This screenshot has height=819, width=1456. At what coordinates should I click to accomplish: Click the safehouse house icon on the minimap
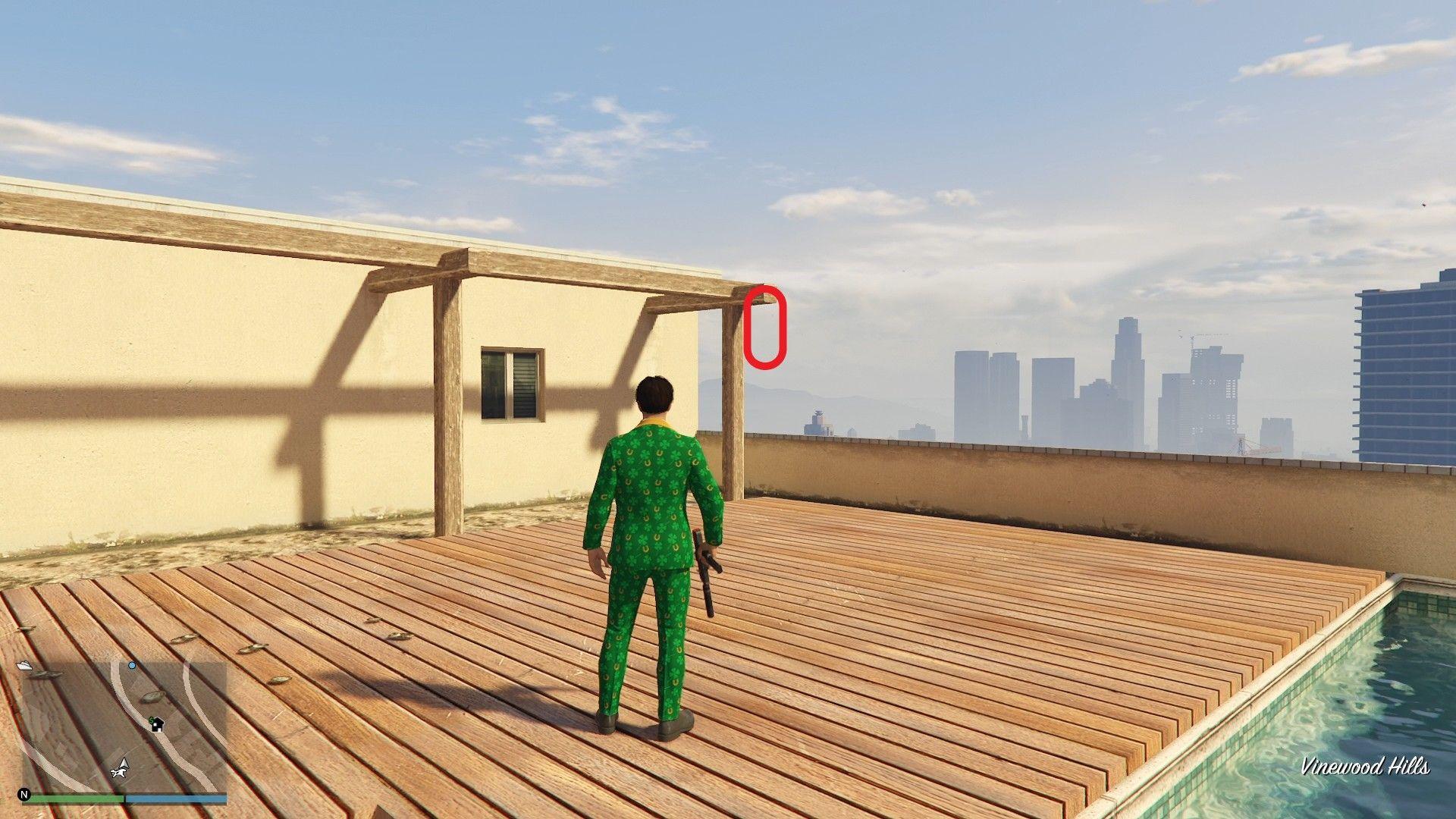[158, 725]
